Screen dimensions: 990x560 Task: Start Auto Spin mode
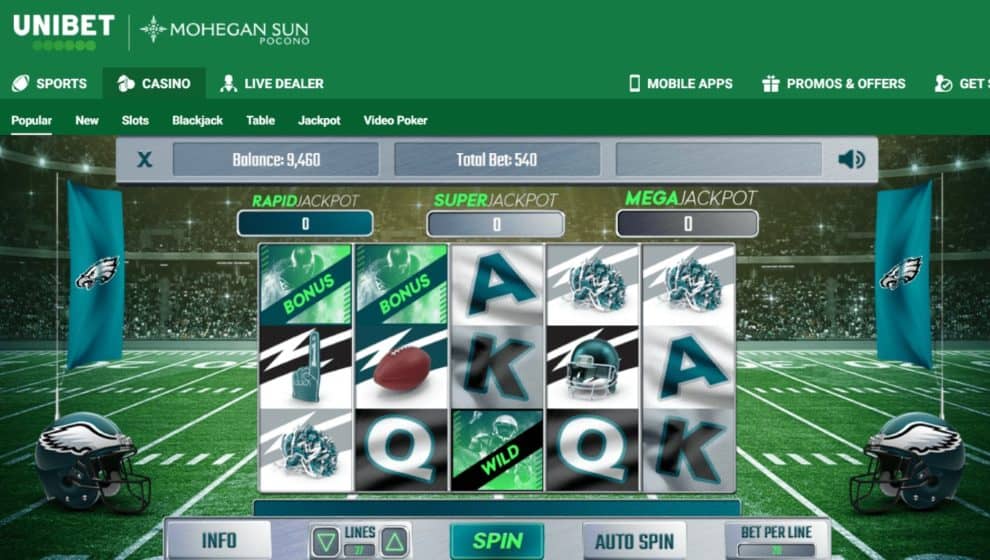634,542
